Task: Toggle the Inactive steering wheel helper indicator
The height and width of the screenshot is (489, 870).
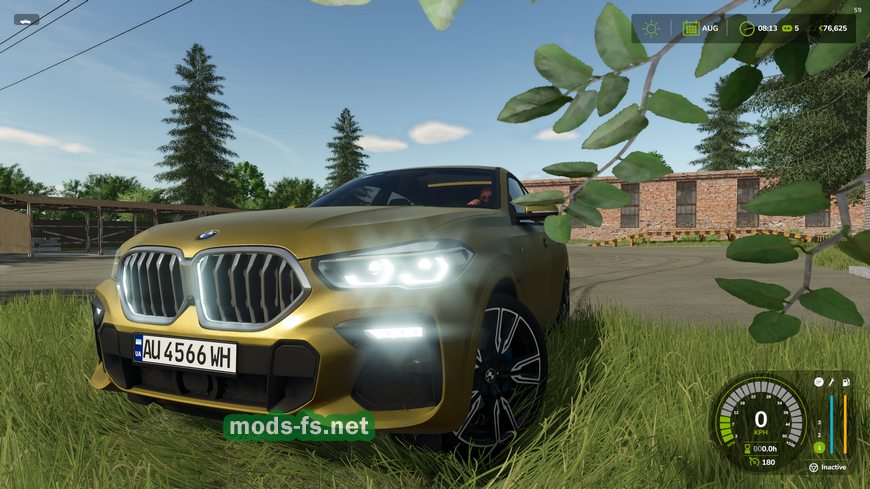Action: click(x=815, y=466)
